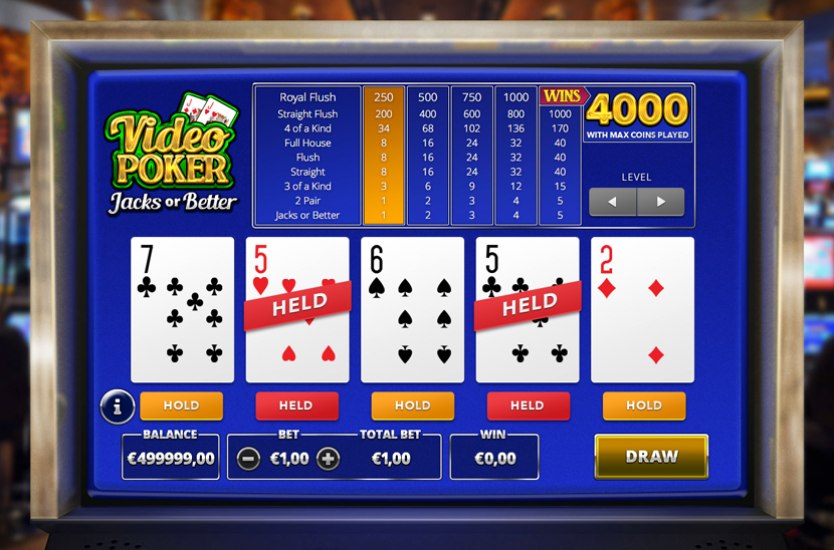Raise the level with the right arrow
The image size is (834, 550).
pos(660,202)
